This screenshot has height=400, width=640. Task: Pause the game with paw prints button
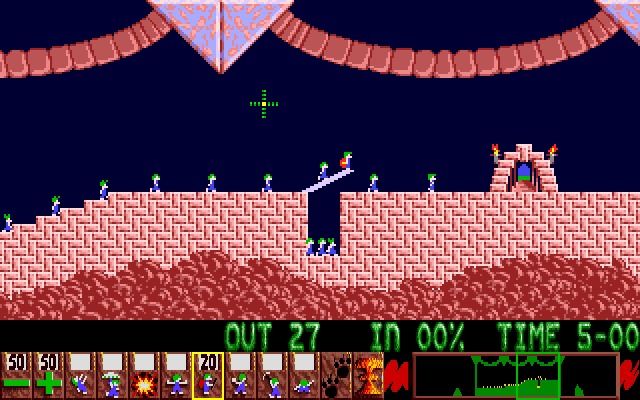[336, 375]
